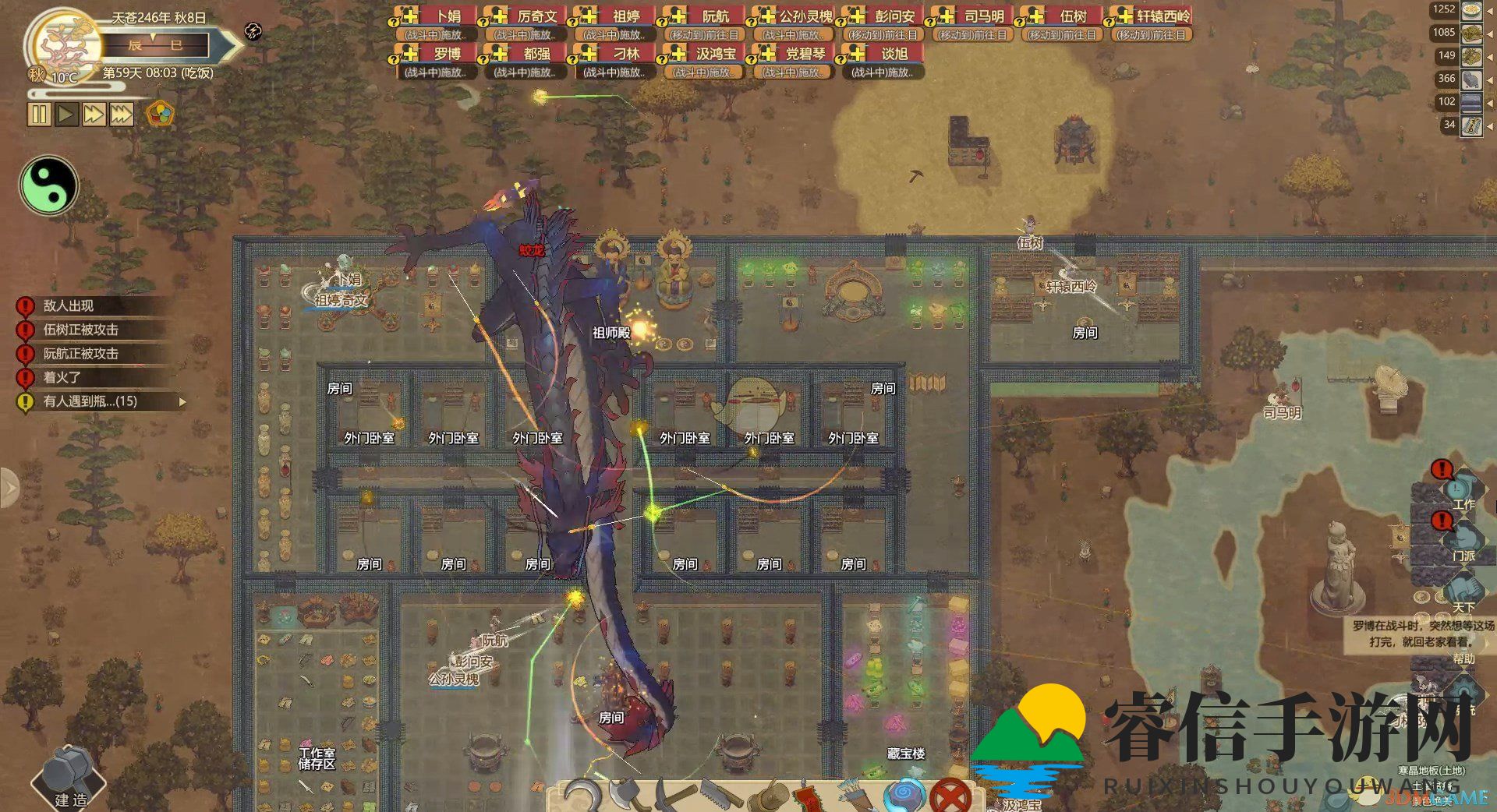Set game speed to normal play
The image size is (1497, 812).
(x=67, y=115)
